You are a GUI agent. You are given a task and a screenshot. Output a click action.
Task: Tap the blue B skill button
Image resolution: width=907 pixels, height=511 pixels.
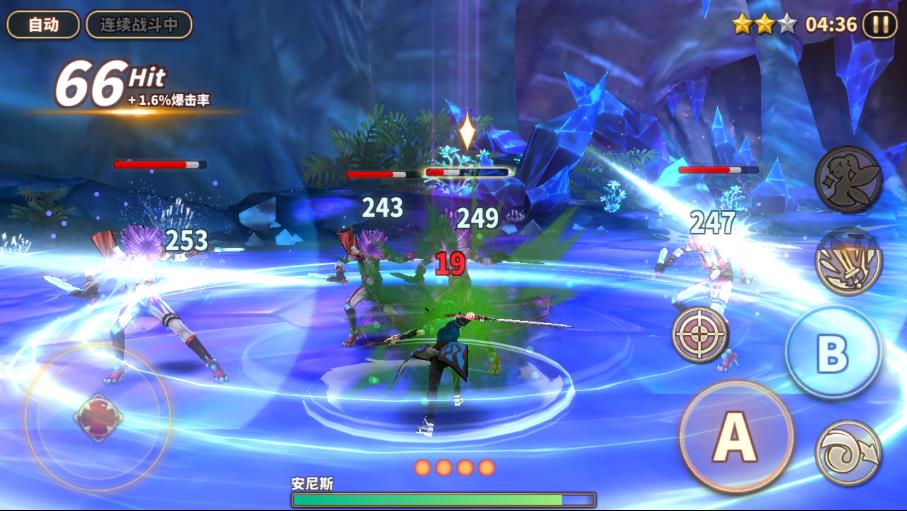pyautogui.click(x=833, y=353)
